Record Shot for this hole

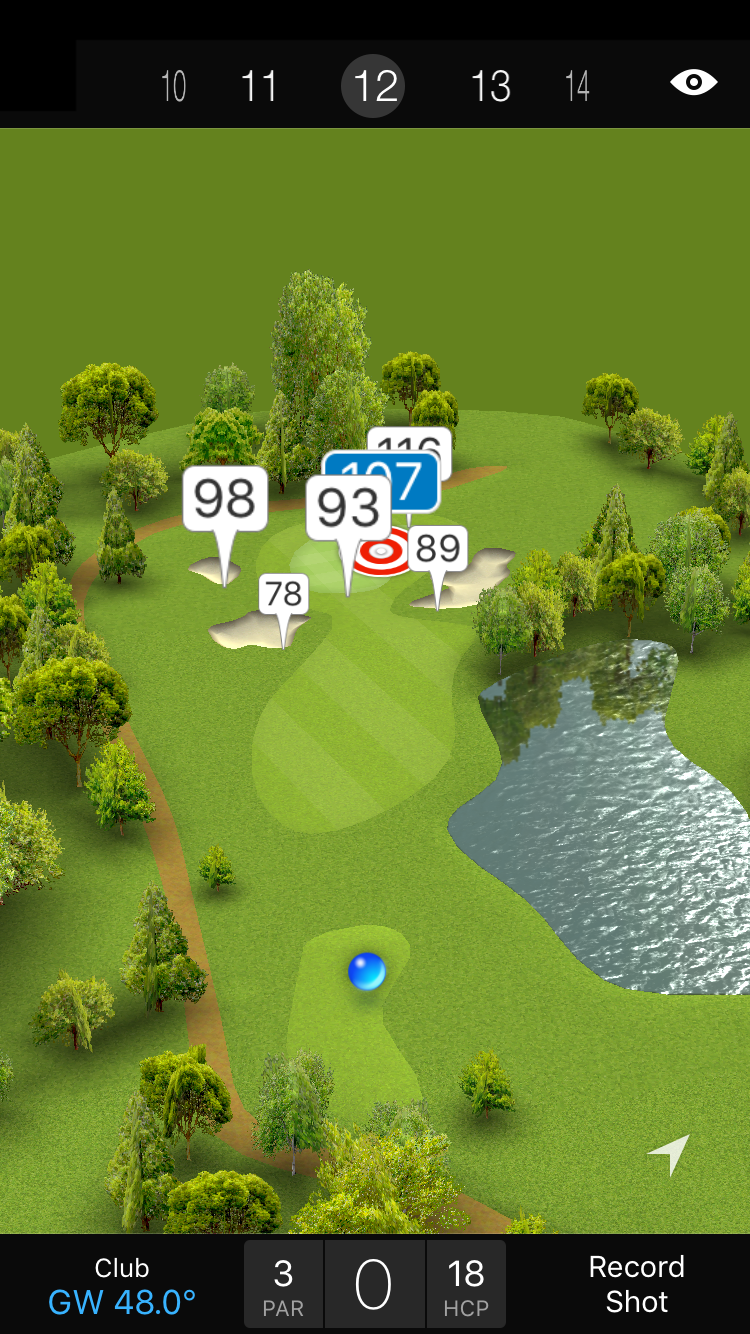click(636, 1284)
